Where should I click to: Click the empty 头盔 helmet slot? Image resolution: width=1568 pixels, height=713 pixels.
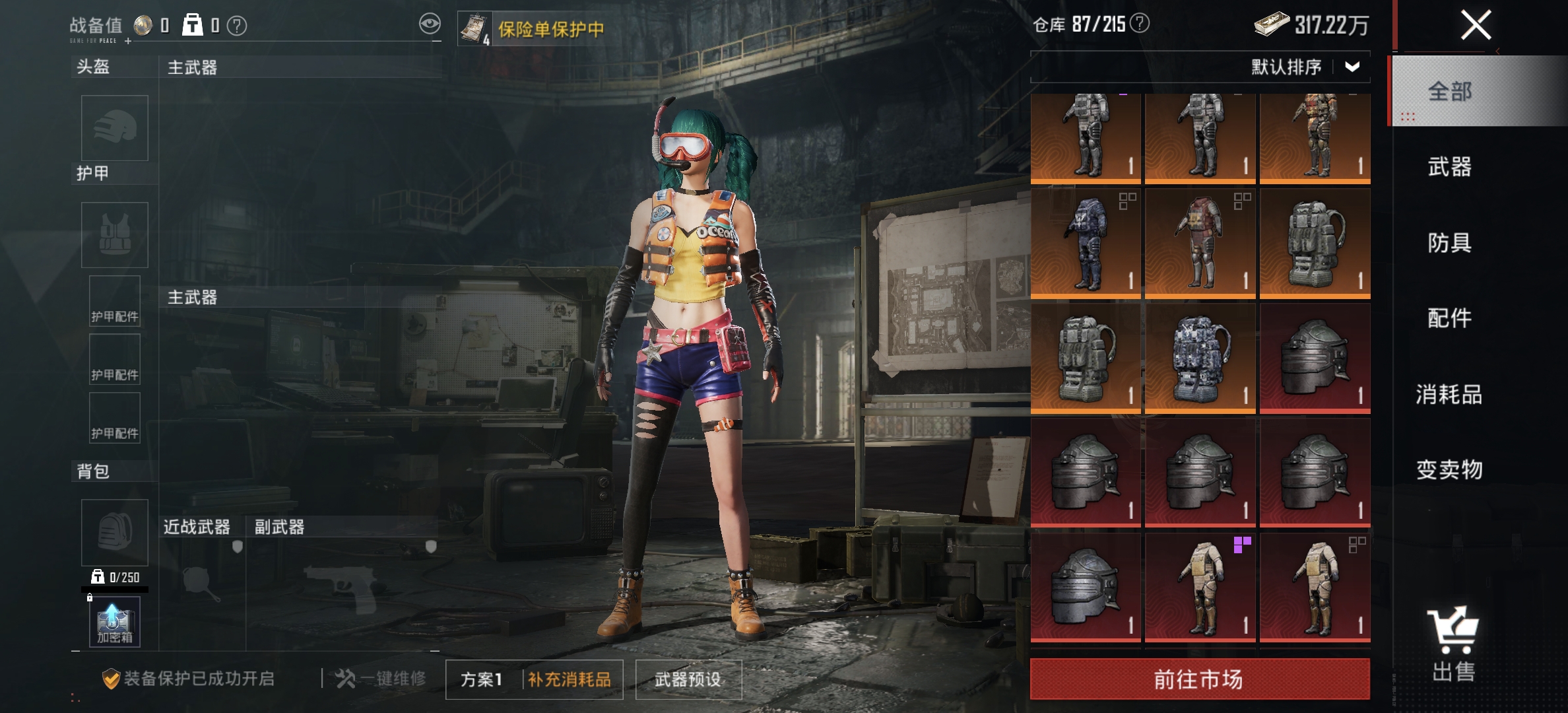click(x=114, y=128)
